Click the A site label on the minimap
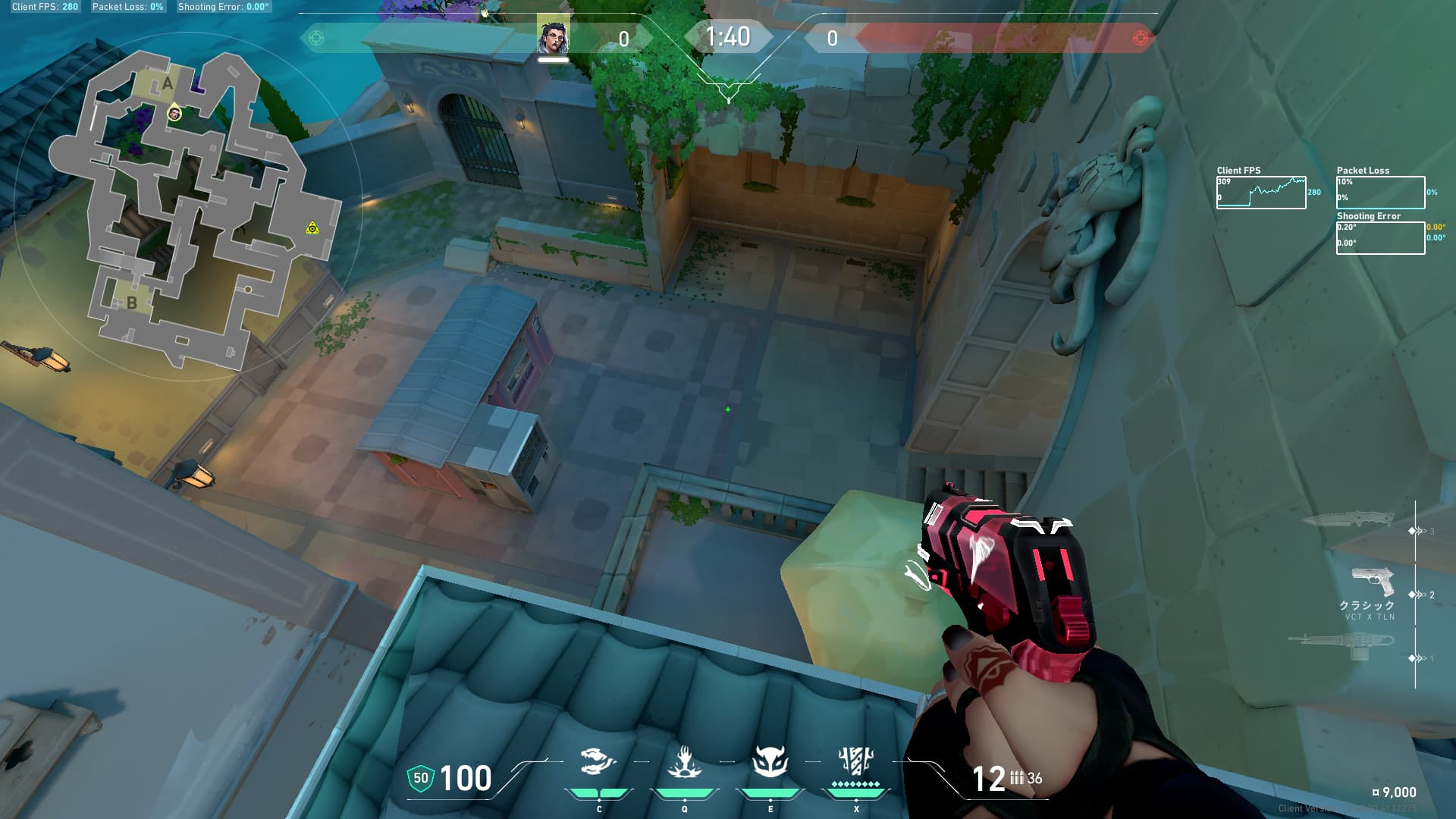This screenshot has width=1456, height=819. tap(168, 83)
